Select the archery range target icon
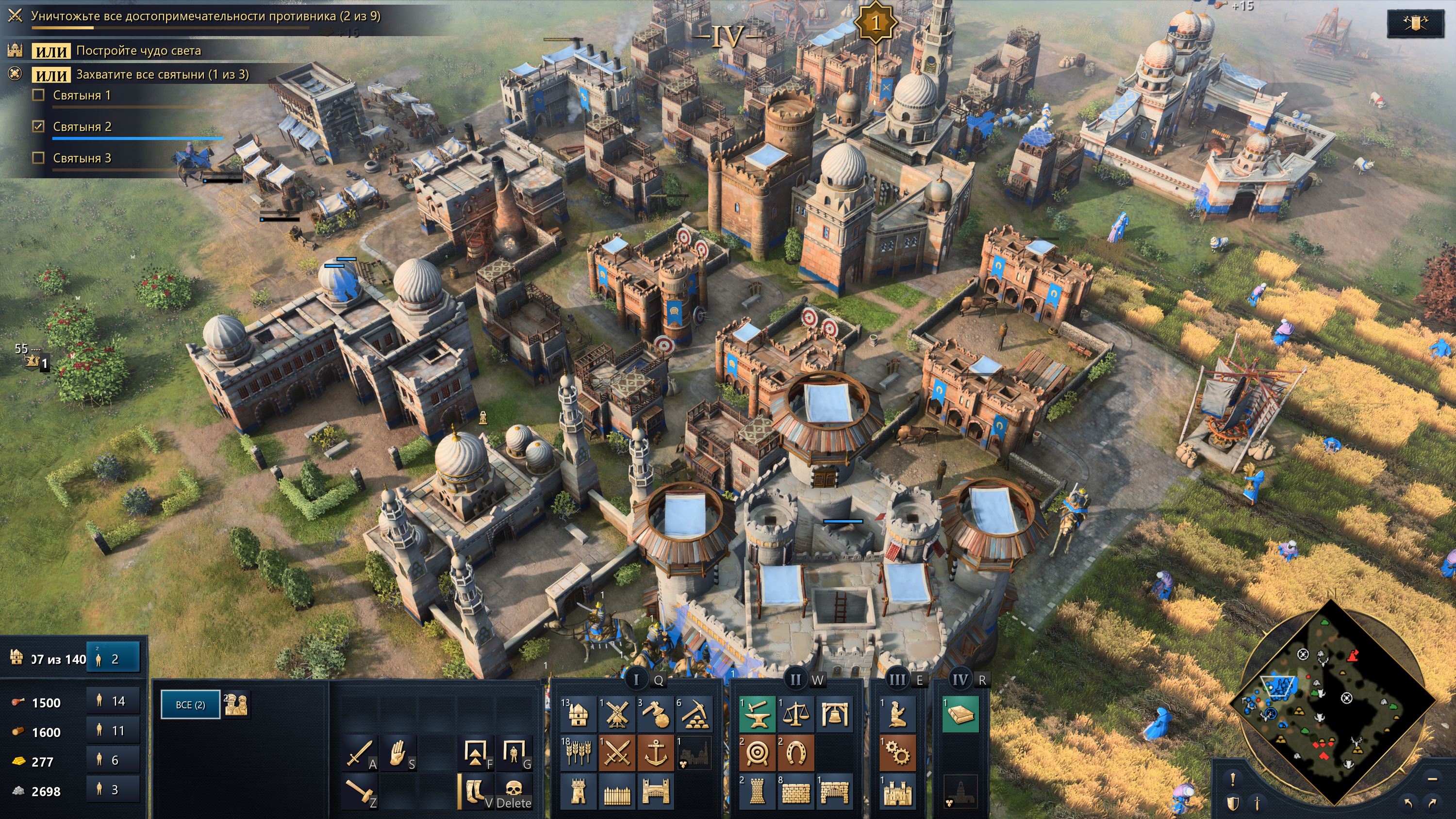This screenshot has height=819, width=1456. 757,753
